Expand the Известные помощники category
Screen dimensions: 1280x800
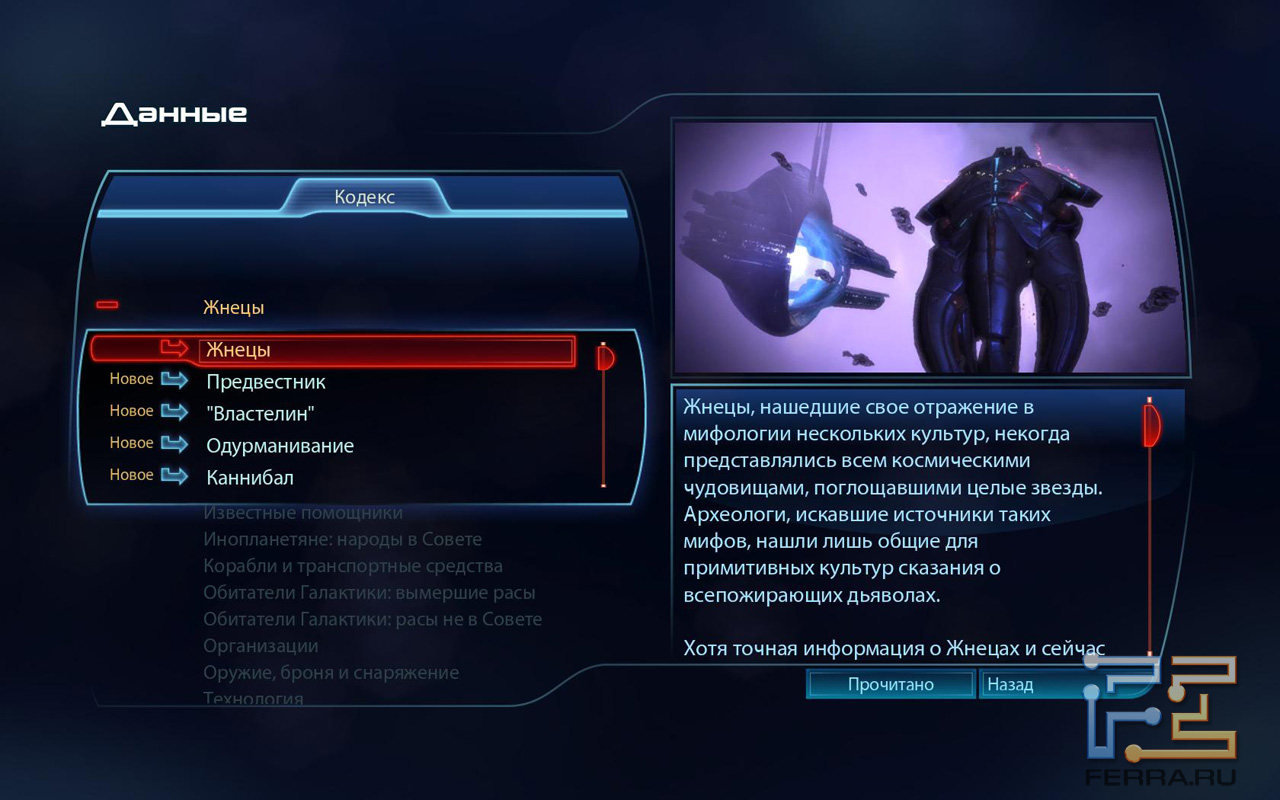pos(303,513)
